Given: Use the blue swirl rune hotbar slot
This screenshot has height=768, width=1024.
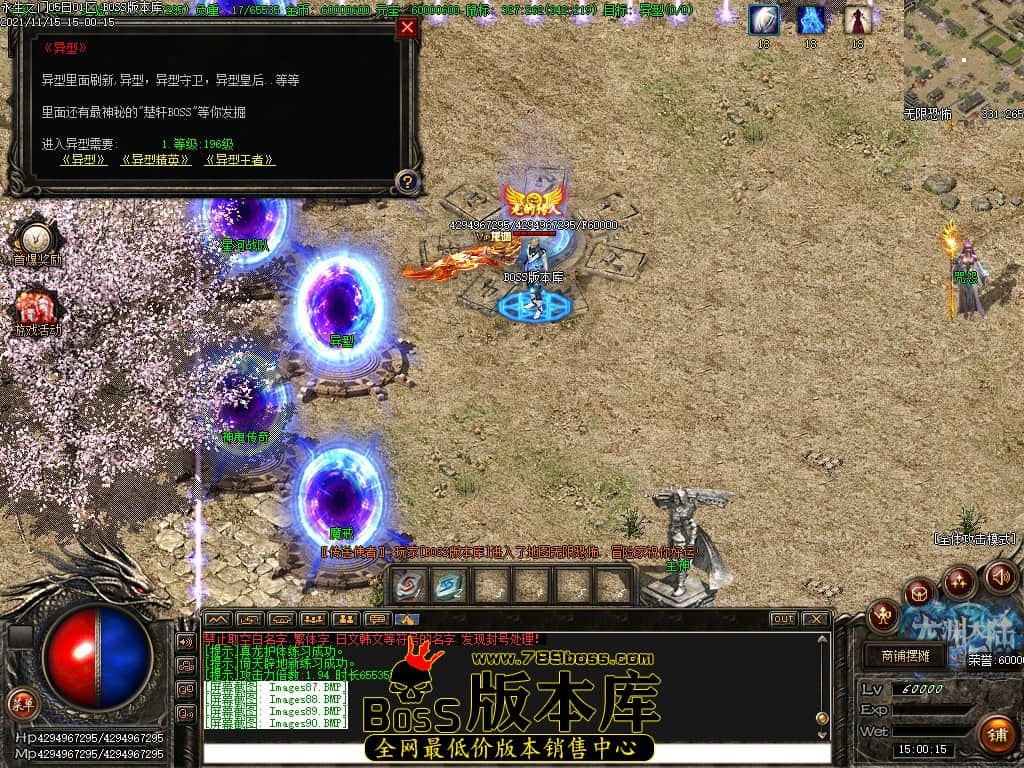Looking at the screenshot, I should (x=449, y=585).
